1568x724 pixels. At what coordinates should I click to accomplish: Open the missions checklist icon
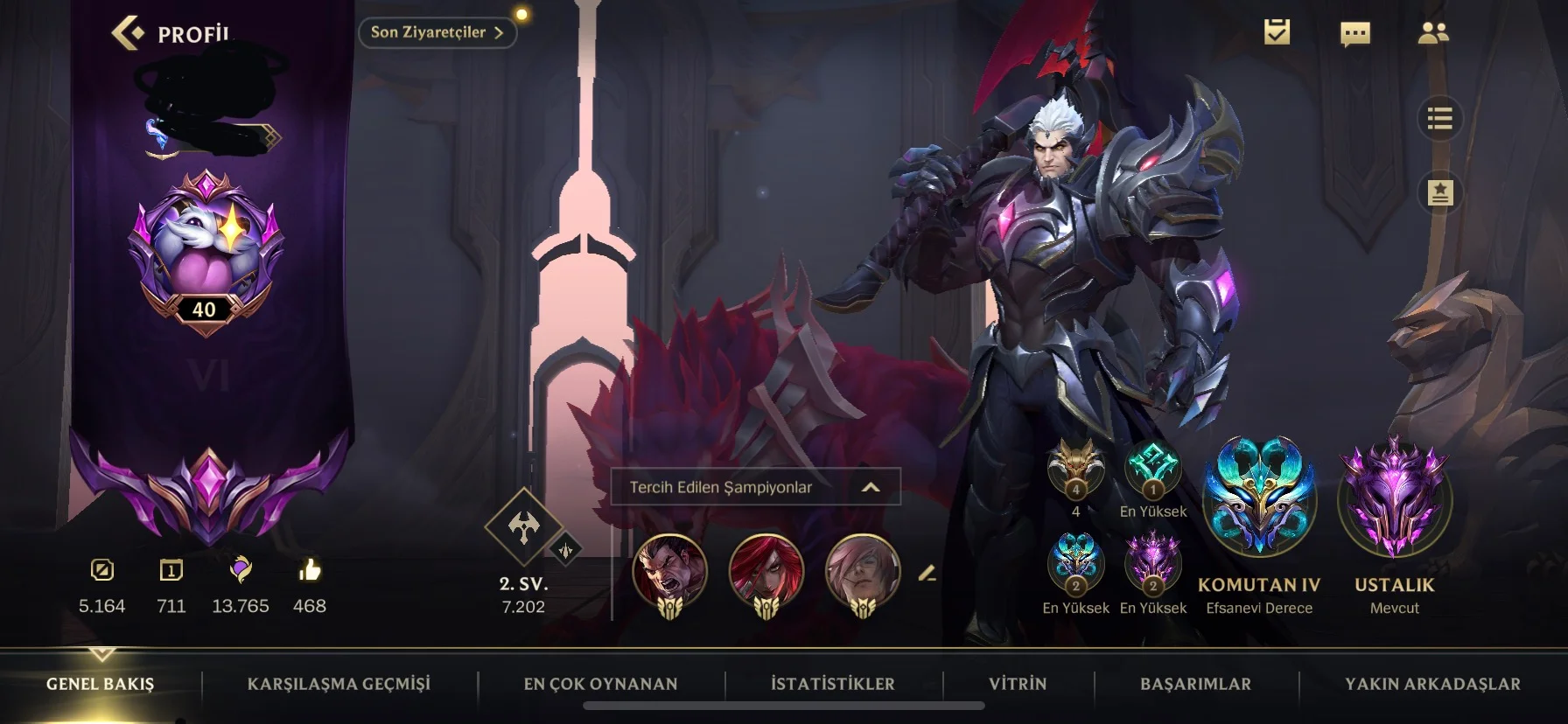coord(1277,32)
